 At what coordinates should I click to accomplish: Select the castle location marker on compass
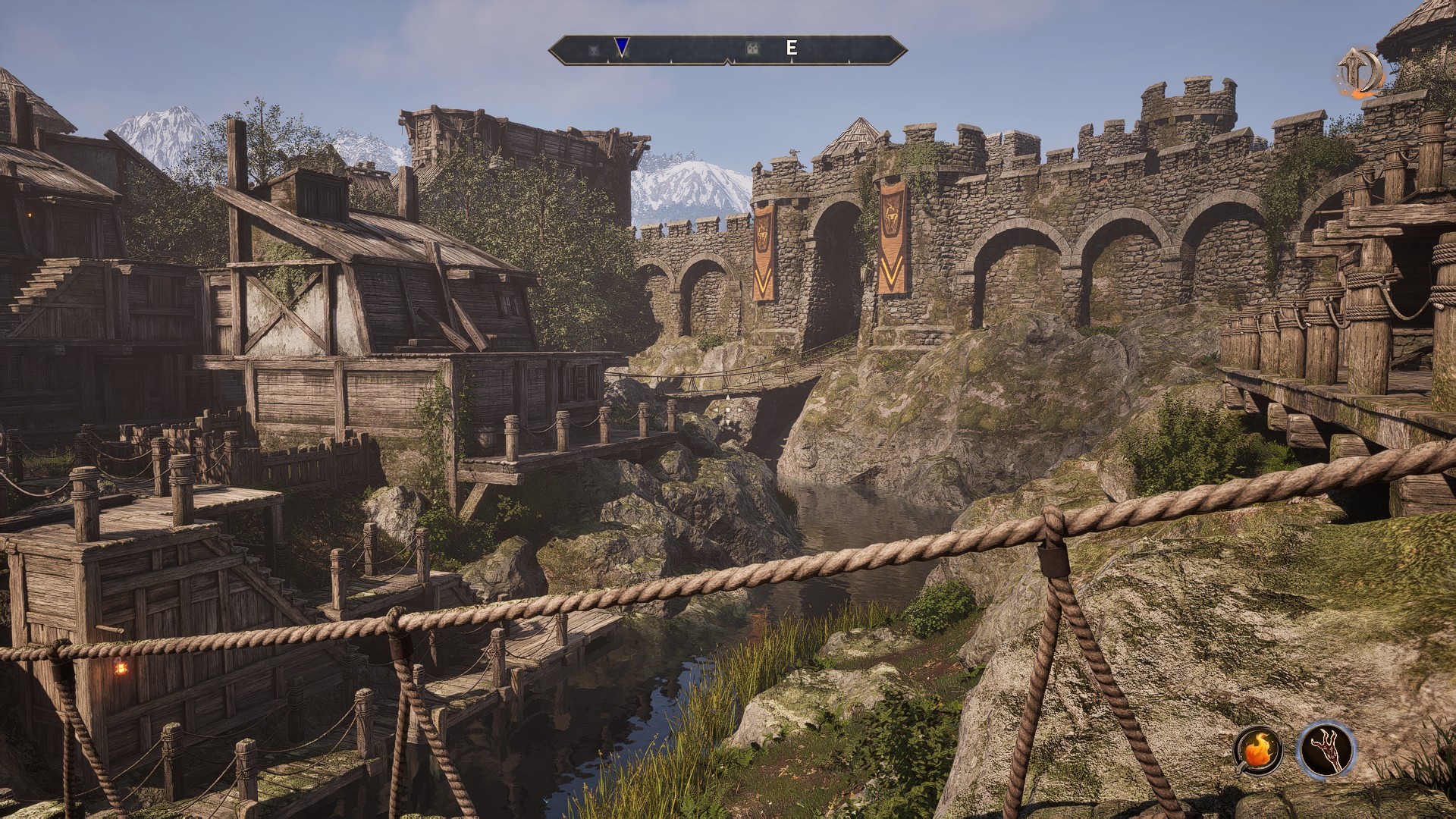pos(752,49)
